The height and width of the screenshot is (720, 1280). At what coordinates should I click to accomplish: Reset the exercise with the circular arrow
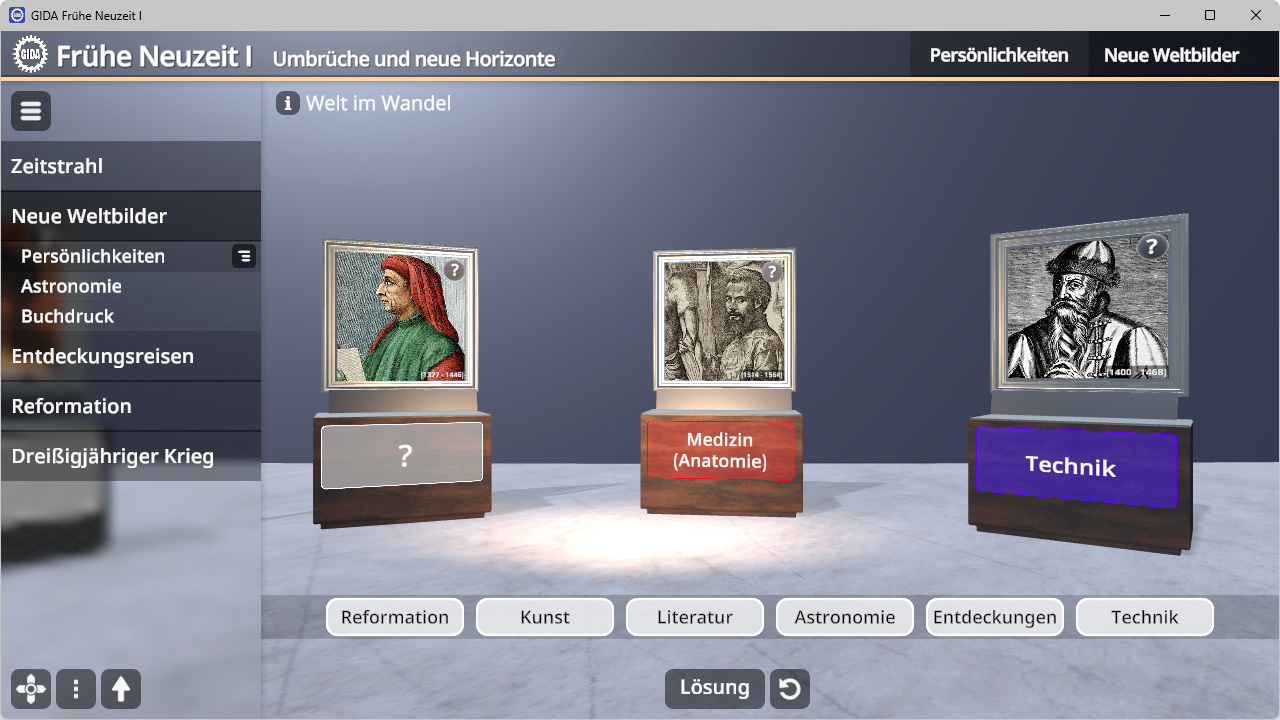pyautogui.click(x=790, y=689)
